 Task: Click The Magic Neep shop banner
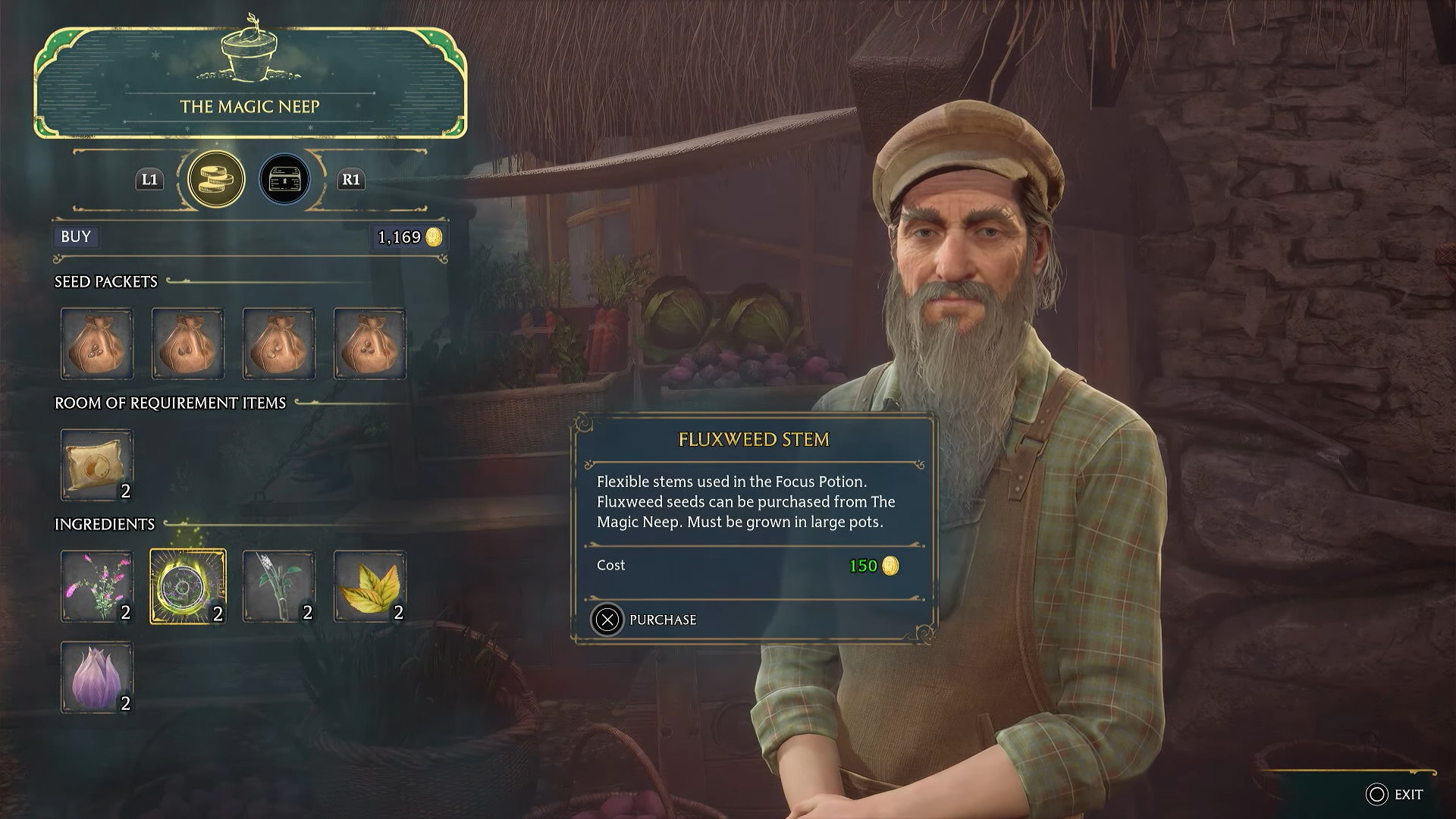[x=250, y=106]
